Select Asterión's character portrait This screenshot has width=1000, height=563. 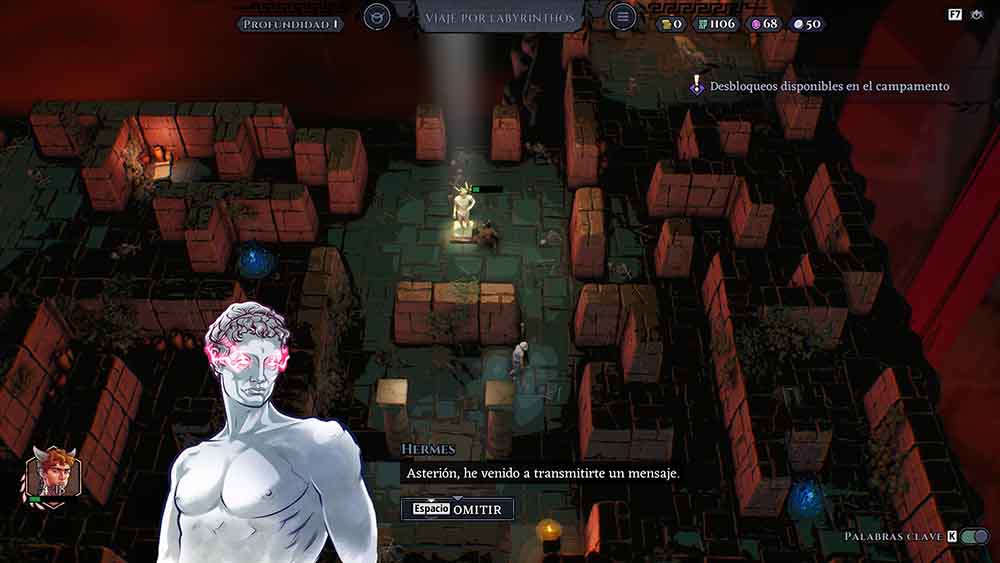tap(54, 473)
